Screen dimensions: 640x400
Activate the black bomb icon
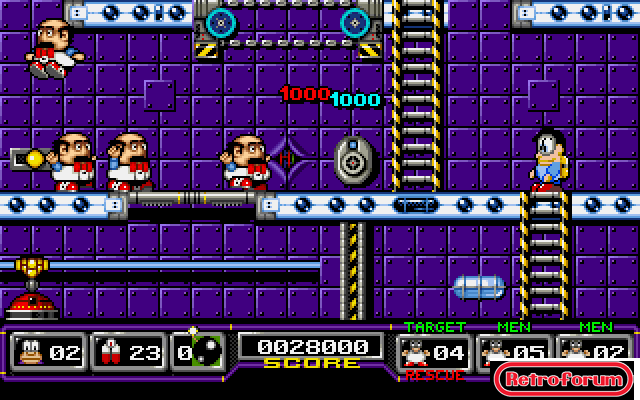[x=208, y=351]
